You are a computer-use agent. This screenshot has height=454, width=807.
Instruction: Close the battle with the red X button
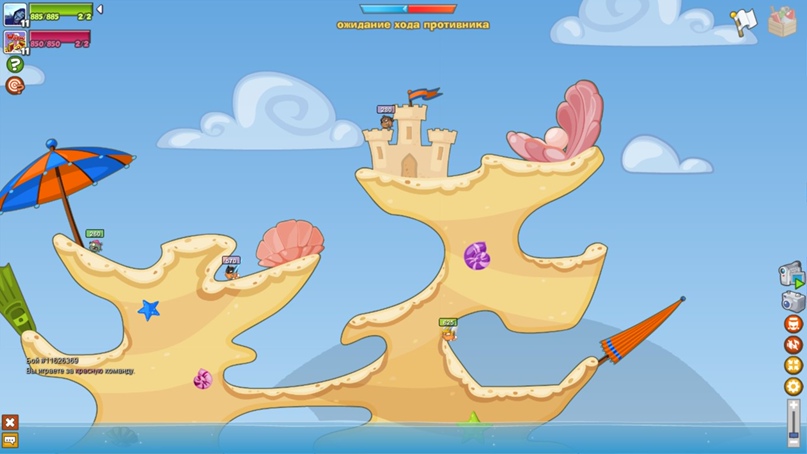tap(10, 422)
